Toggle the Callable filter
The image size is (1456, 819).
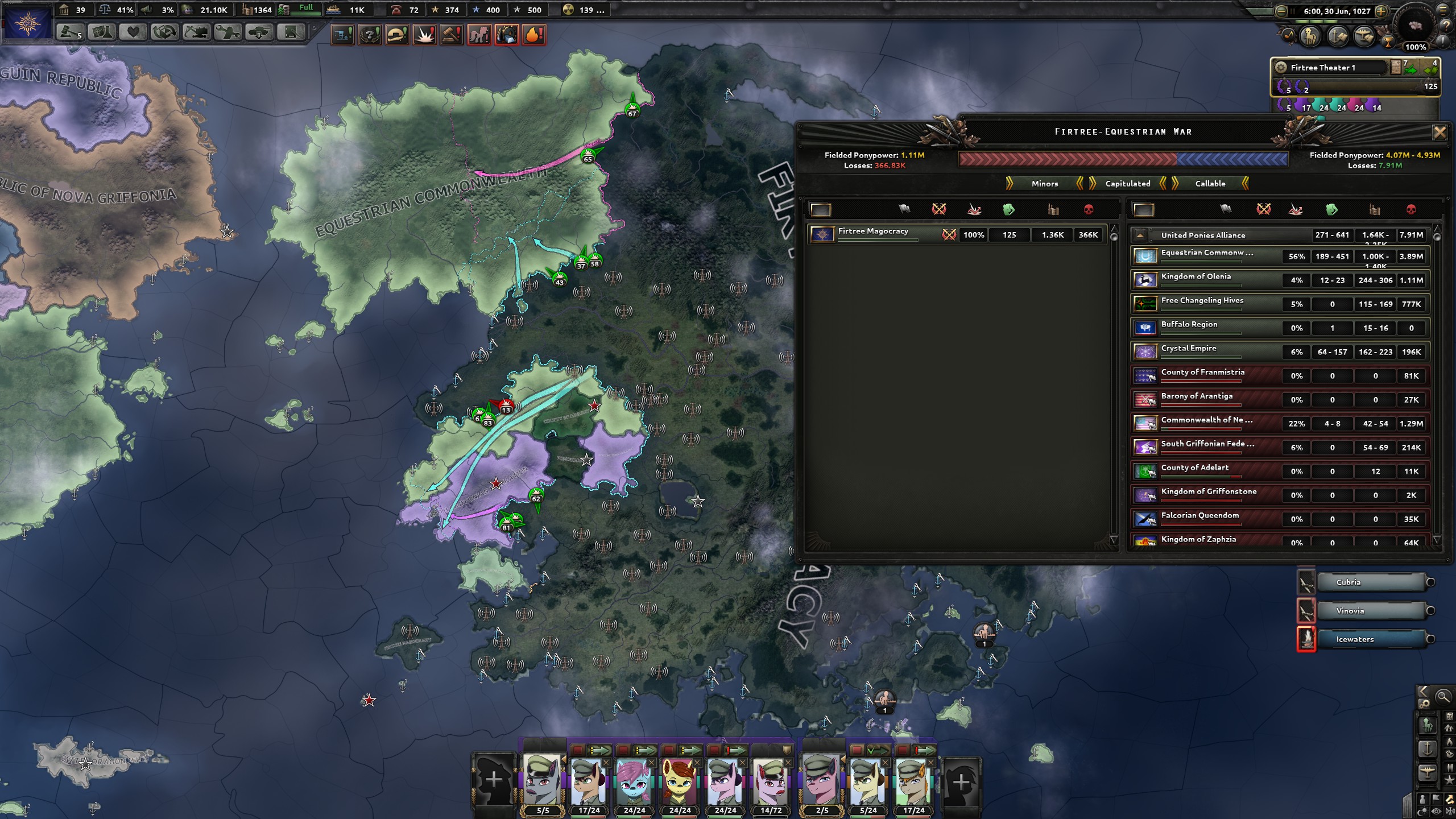[x=1210, y=184]
